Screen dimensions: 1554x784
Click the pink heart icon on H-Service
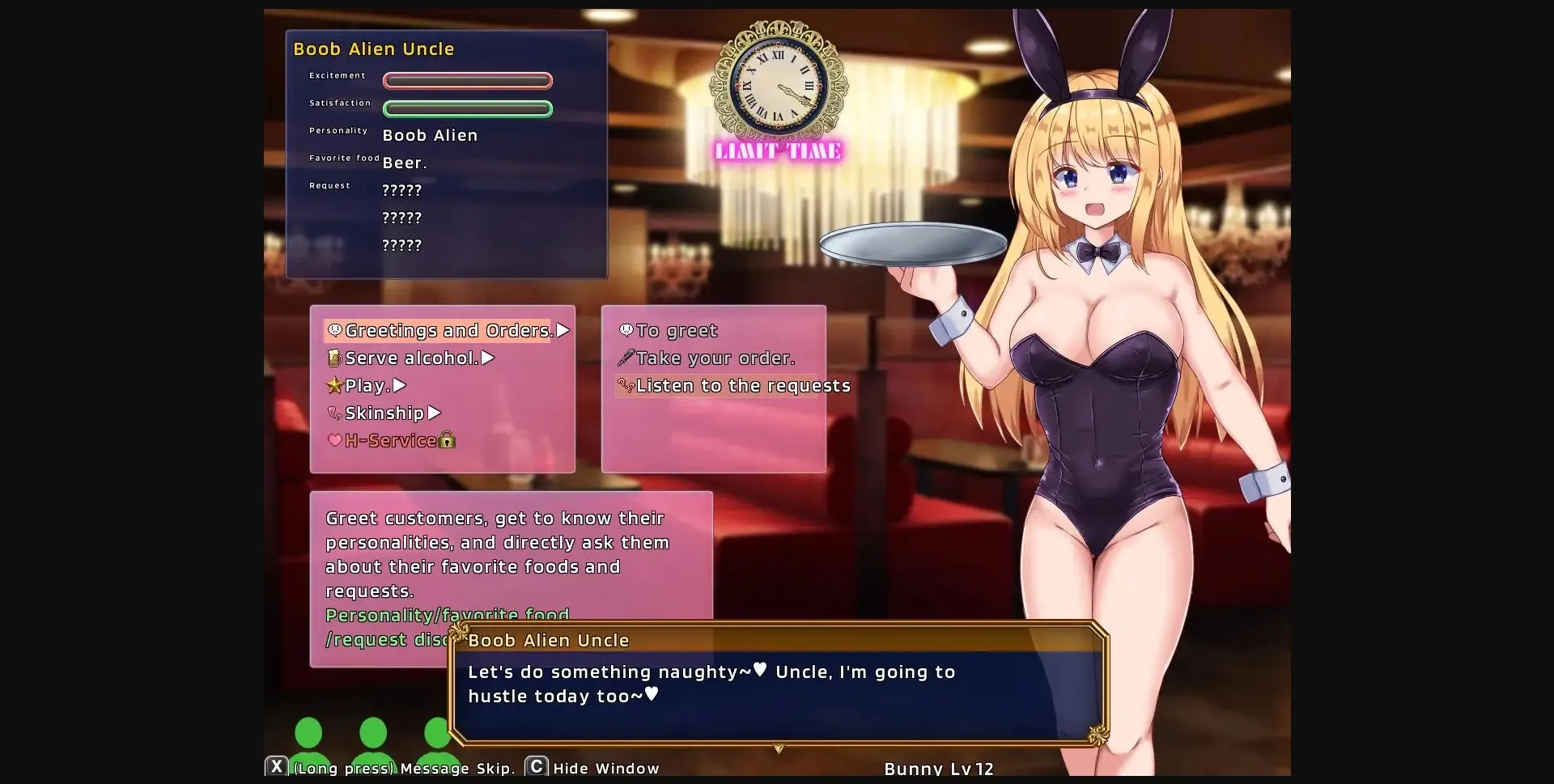(335, 441)
